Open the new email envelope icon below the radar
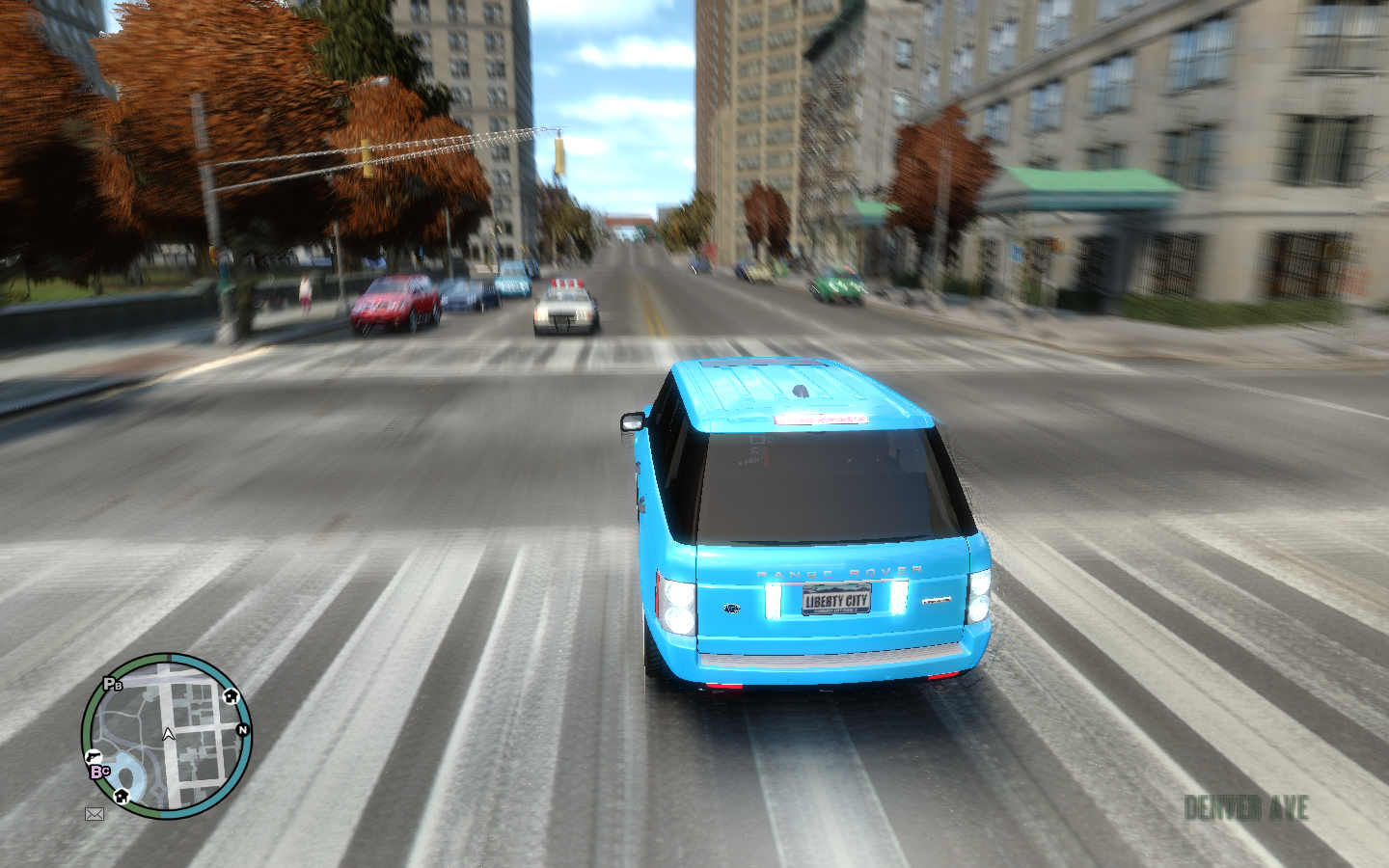Image resolution: width=1389 pixels, height=868 pixels. click(95, 814)
